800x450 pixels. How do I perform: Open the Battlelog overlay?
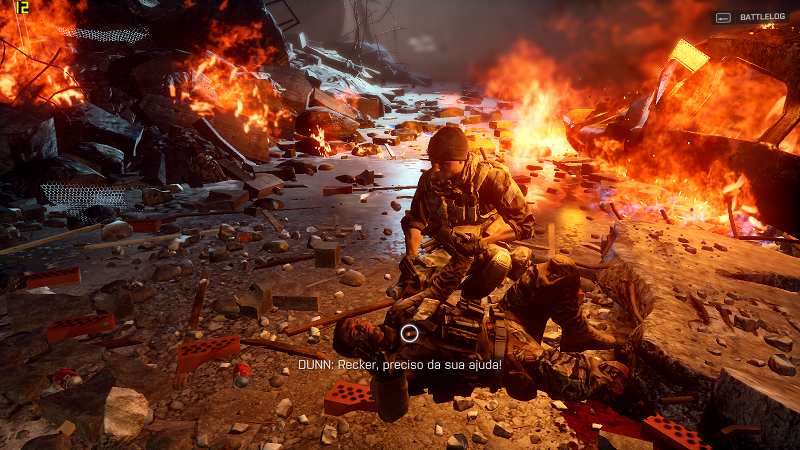(x=750, y=17)
